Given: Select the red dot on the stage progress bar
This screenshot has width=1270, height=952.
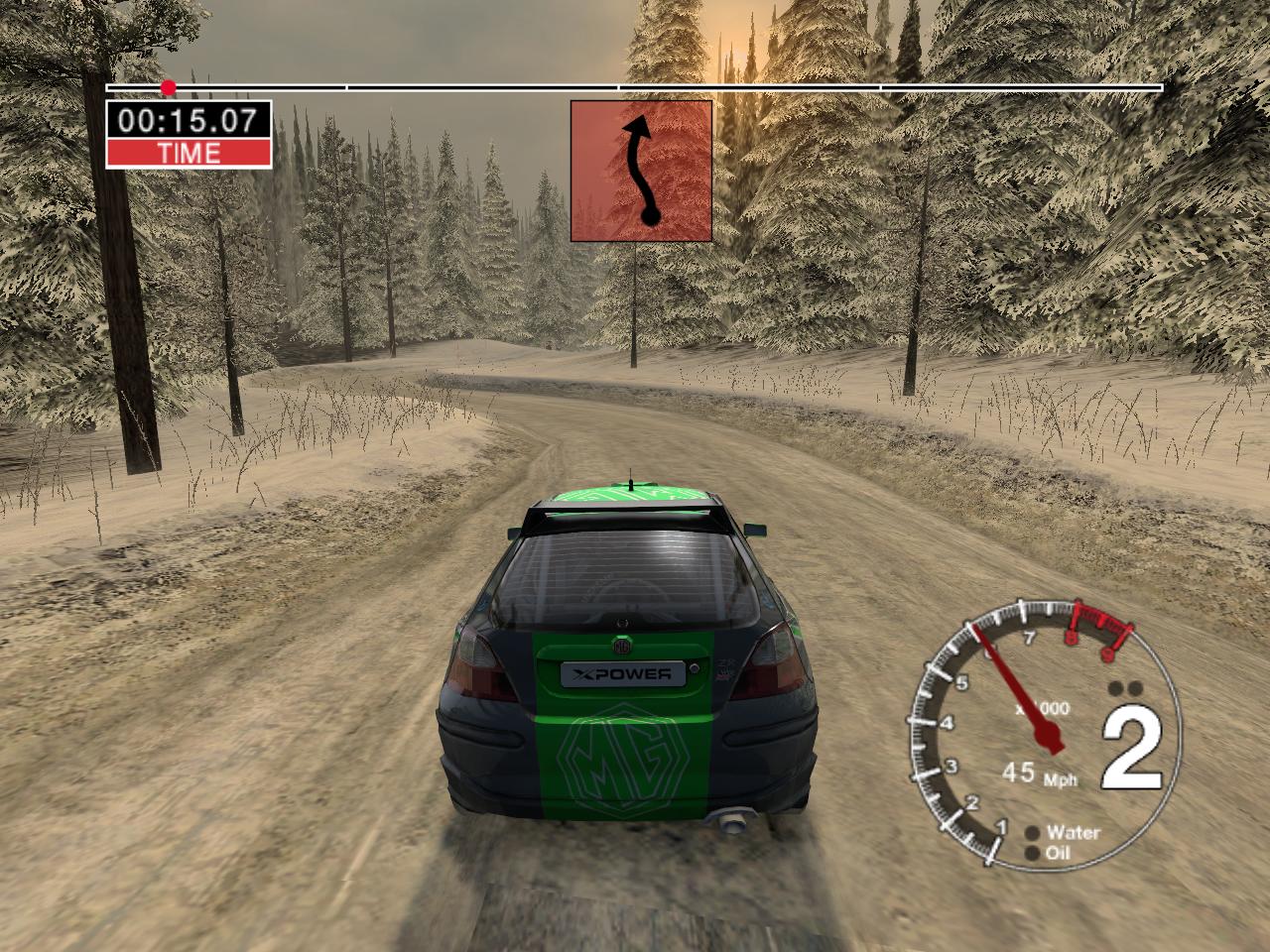Looking at the screenshot, I should point(169,88).
